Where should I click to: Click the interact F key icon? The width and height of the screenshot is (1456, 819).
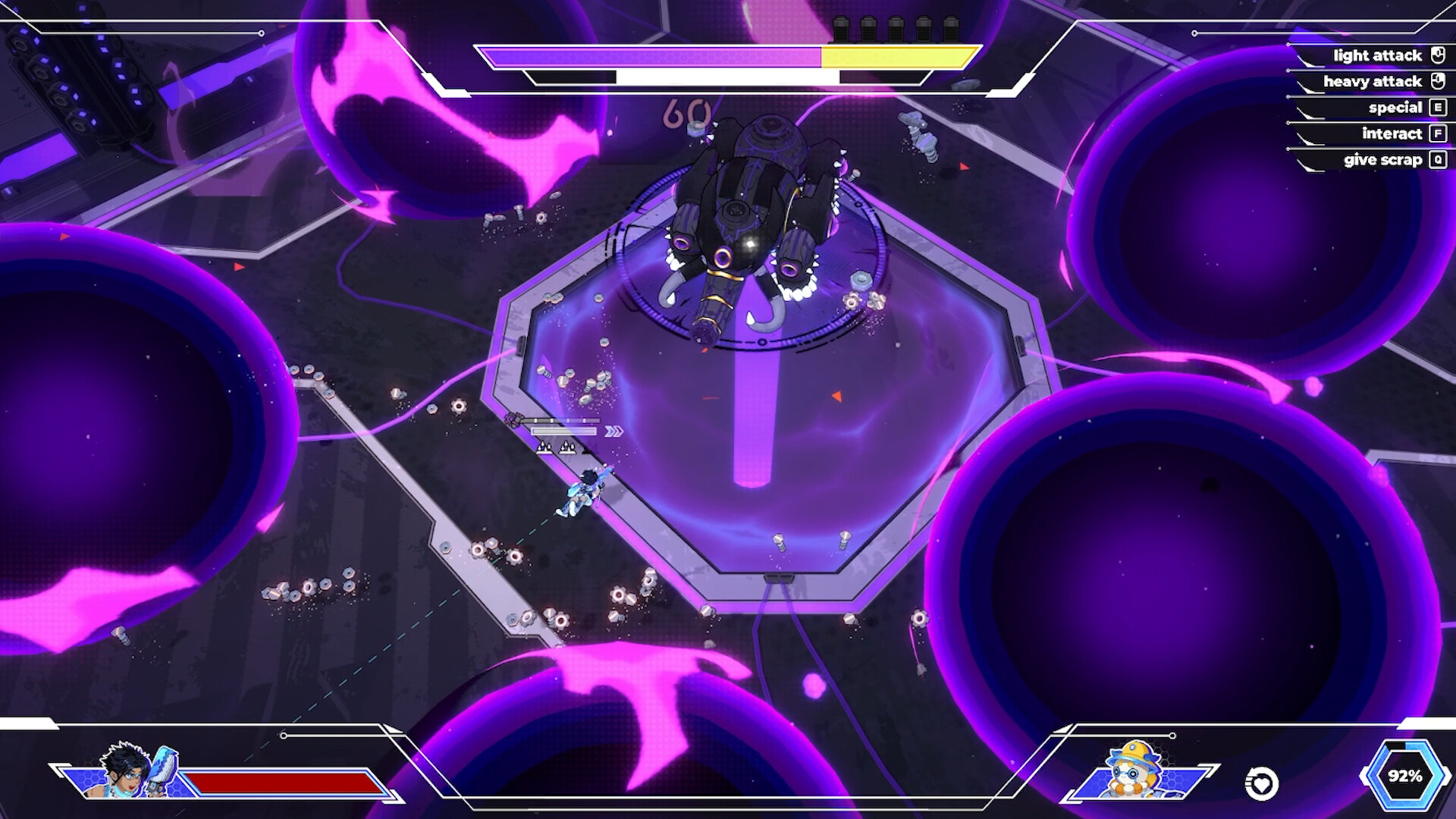click(1438, 133)
